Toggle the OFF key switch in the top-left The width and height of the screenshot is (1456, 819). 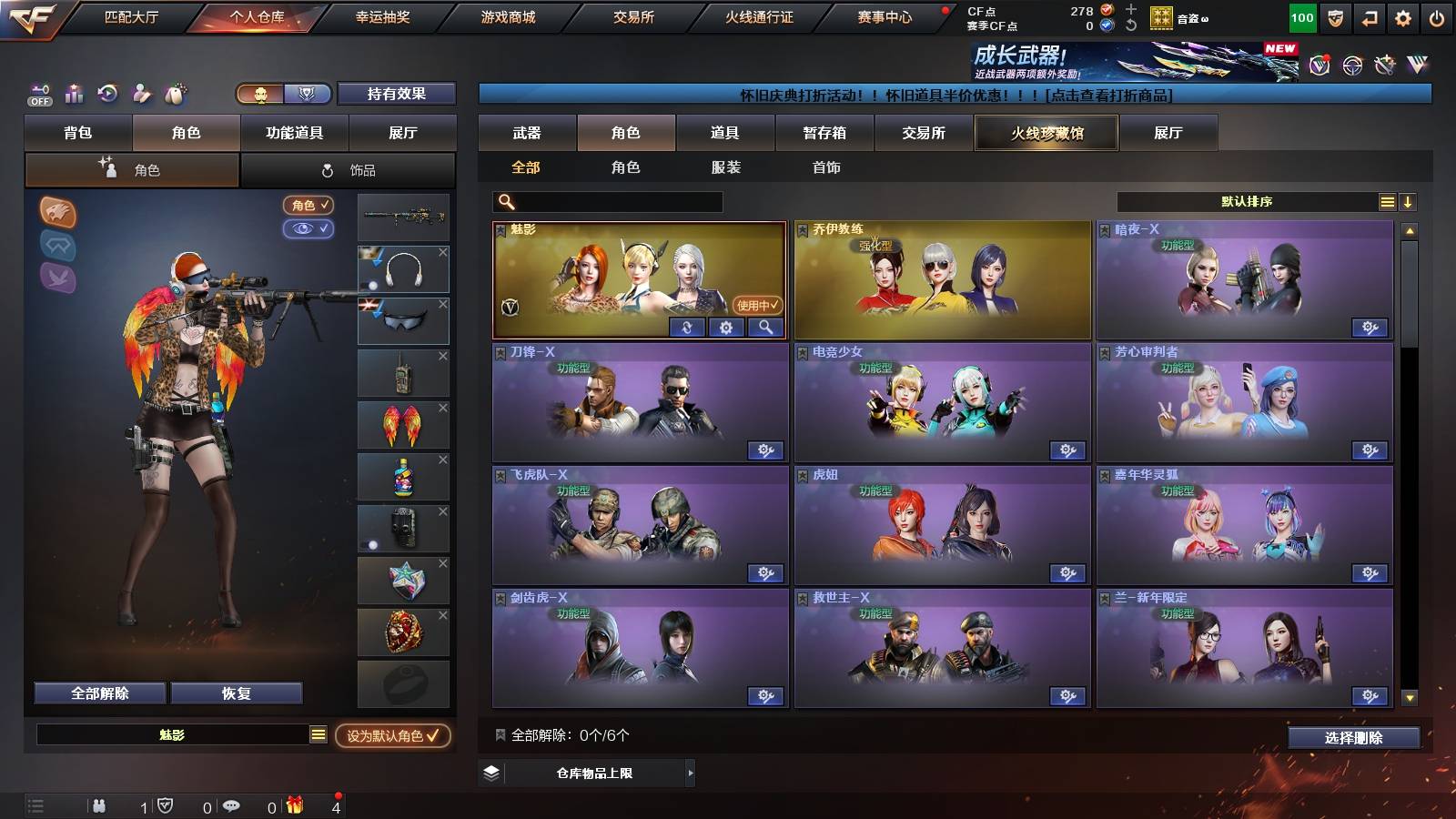pos(39,94)
